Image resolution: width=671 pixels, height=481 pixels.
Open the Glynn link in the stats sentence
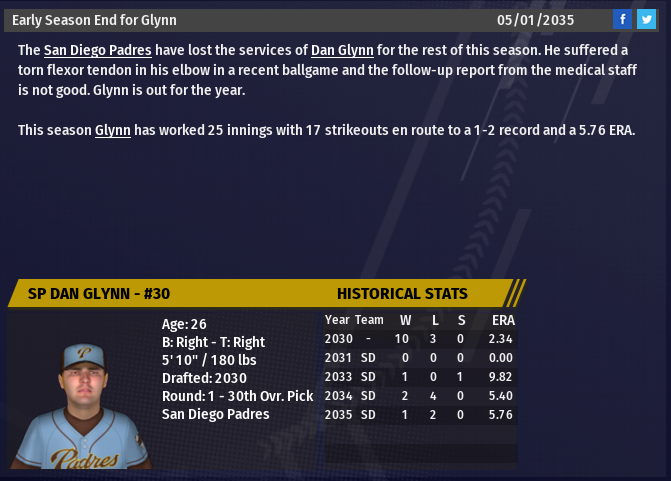(113, 131)
